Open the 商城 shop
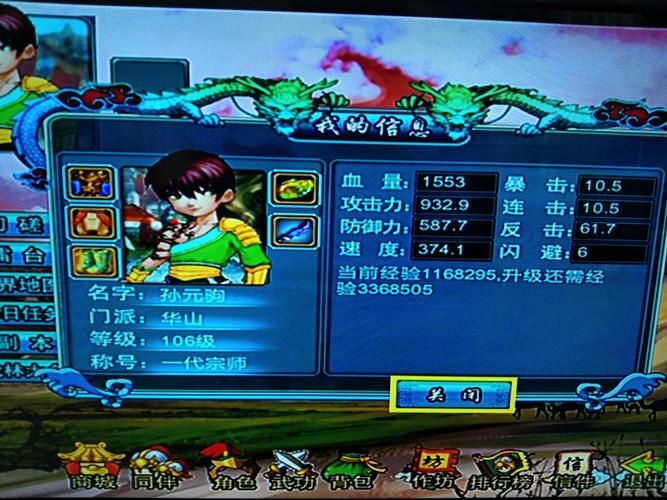667x500 pixels. coord(91,468)
